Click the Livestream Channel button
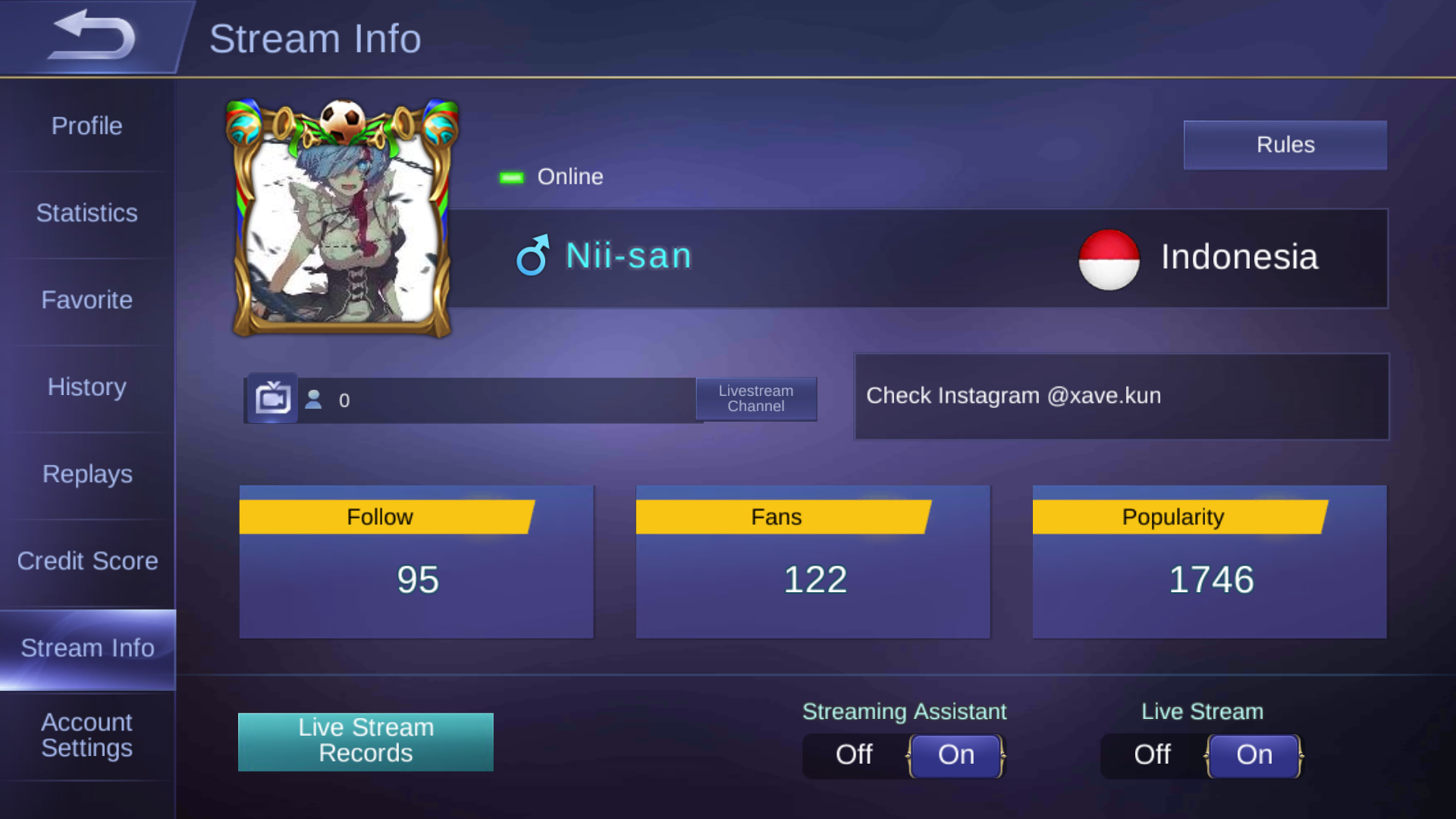Viewport: 1456px width, 819px height. coord(756,399)
